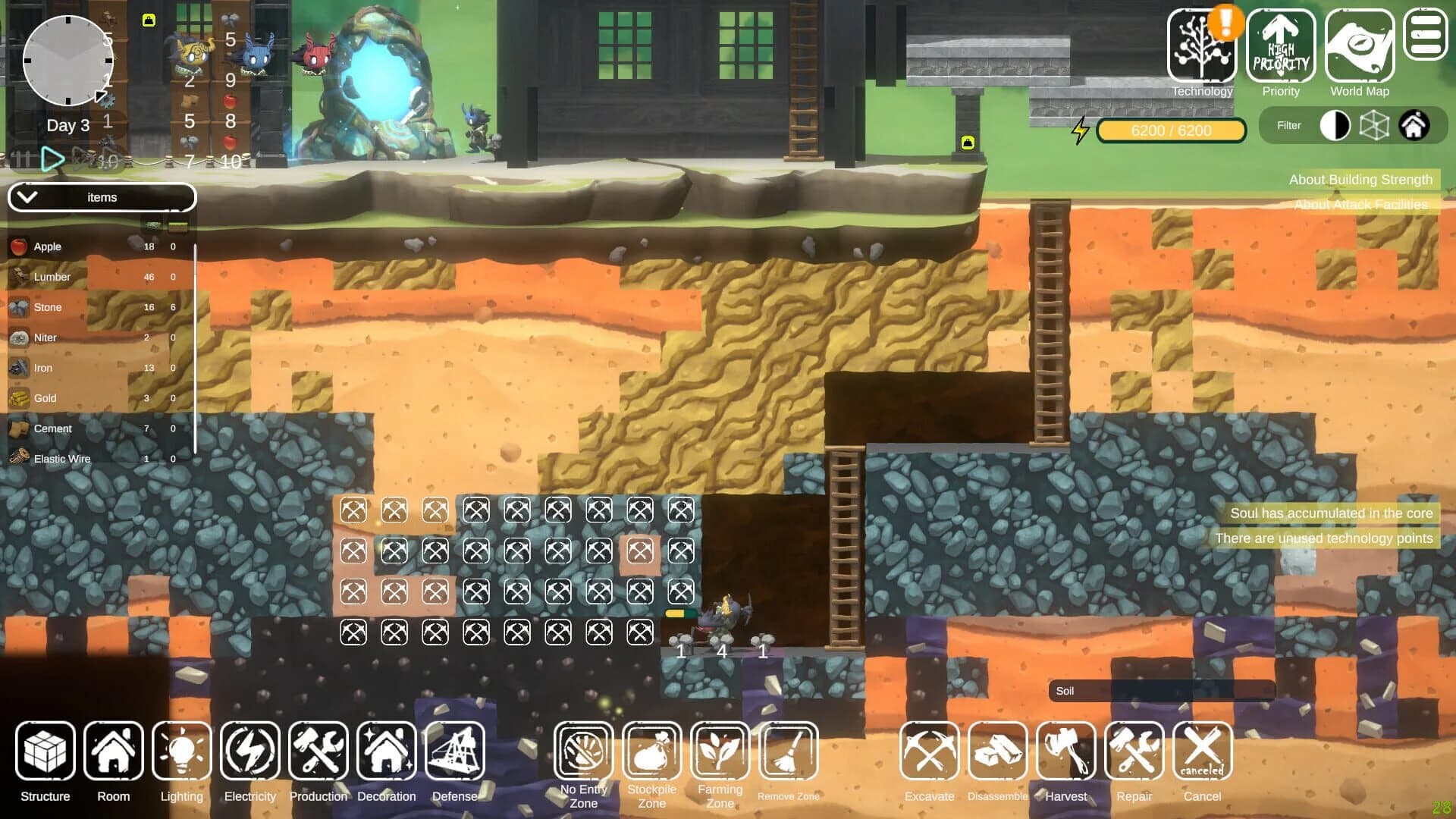Screen dimensions: 1456x819
Task: Toggle the grid cube filter
Action: click(1375, 125)
